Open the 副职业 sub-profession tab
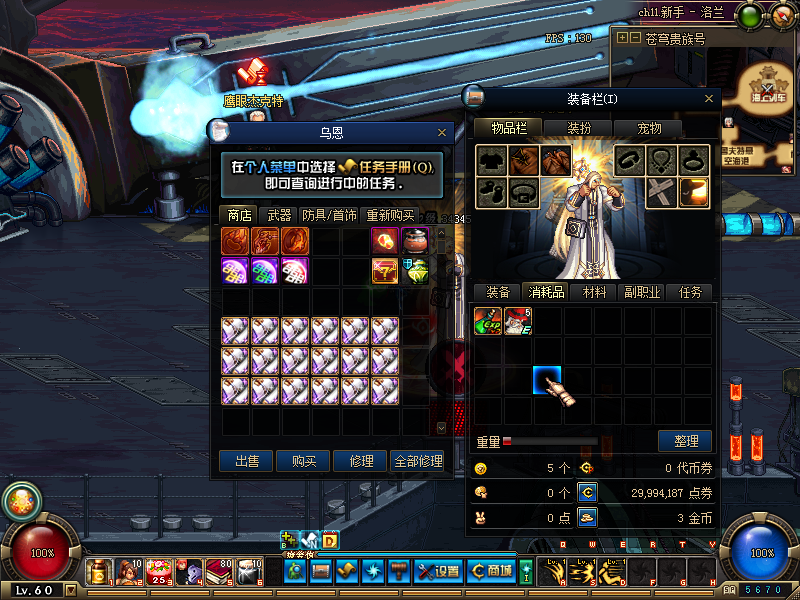The width and height of the screenshot is (800, 600). [x=641, y=292]
